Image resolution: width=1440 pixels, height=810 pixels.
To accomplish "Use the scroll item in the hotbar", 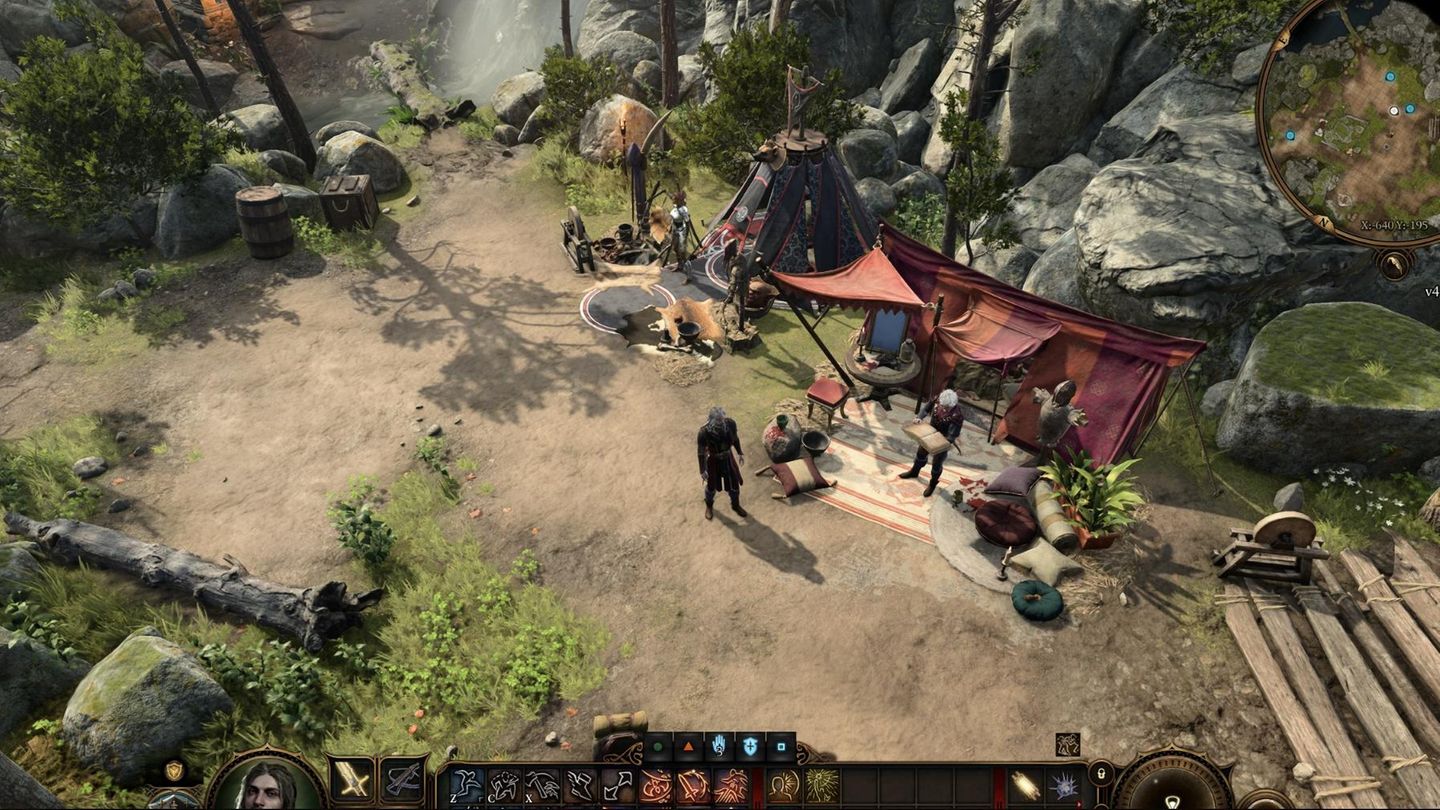I will [x=1025, y=786].
